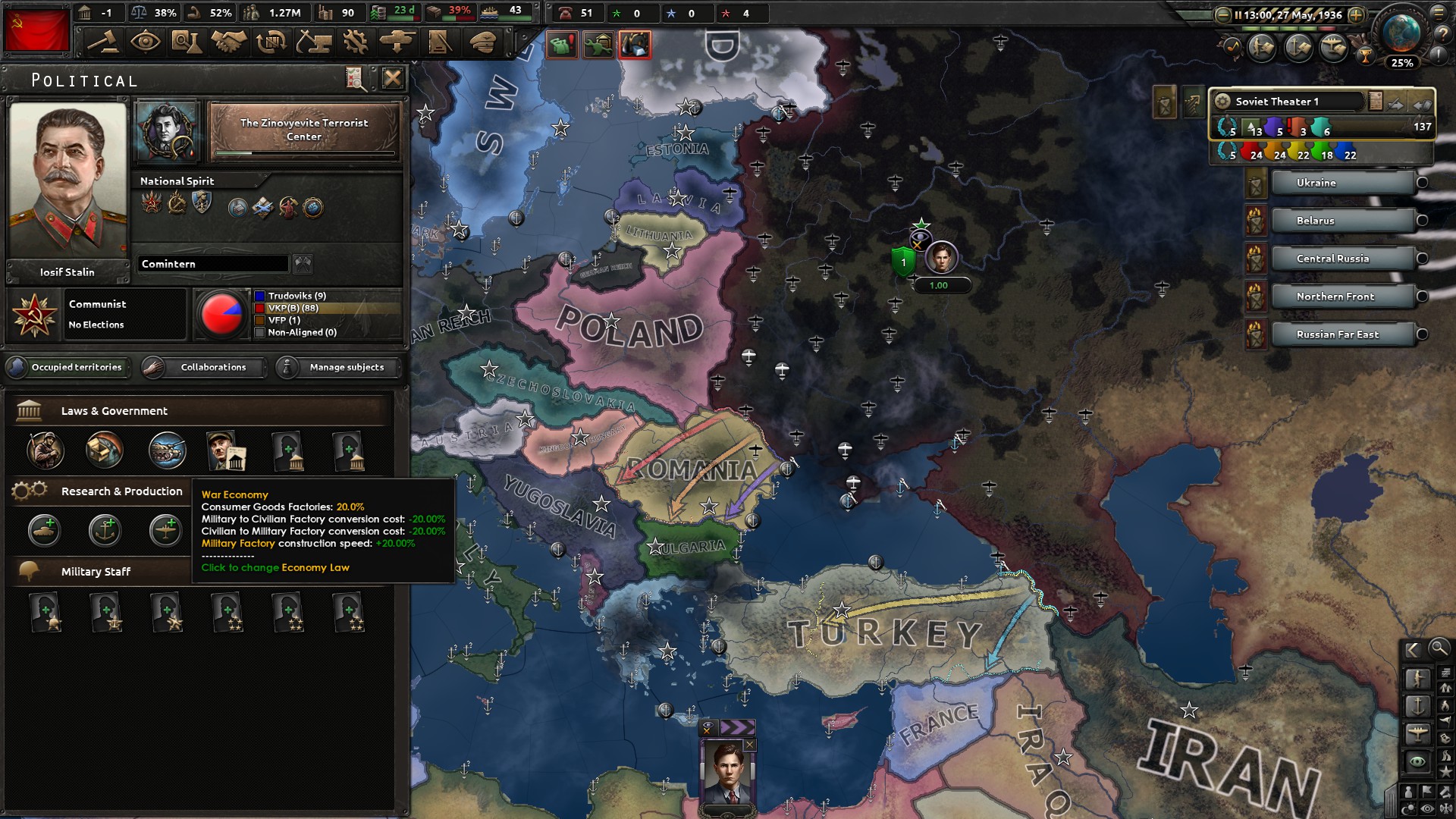Collapse the map mode panel chevron

tap(1412, 650)
